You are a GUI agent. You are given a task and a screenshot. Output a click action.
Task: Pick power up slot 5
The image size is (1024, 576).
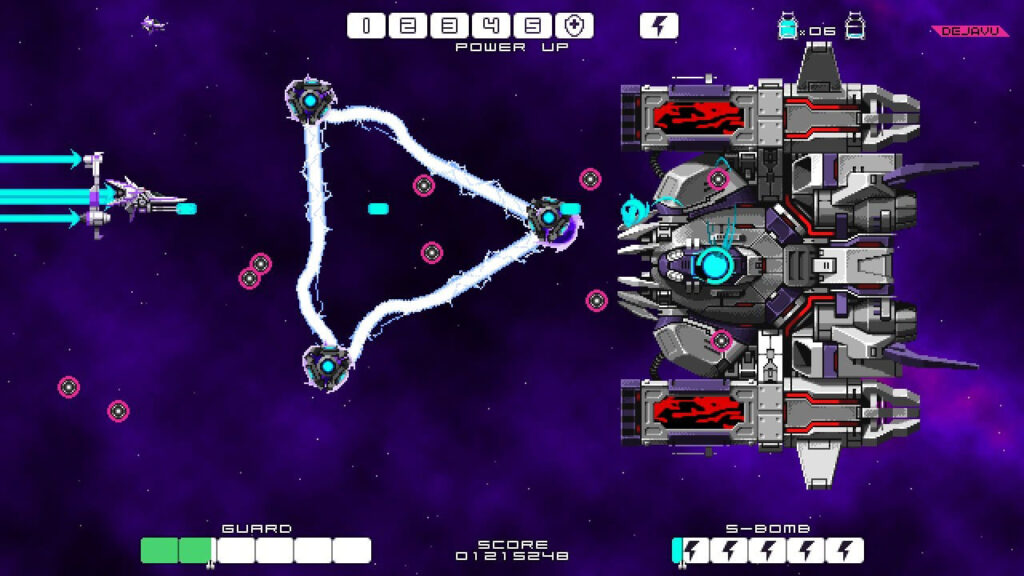(533, 26)
